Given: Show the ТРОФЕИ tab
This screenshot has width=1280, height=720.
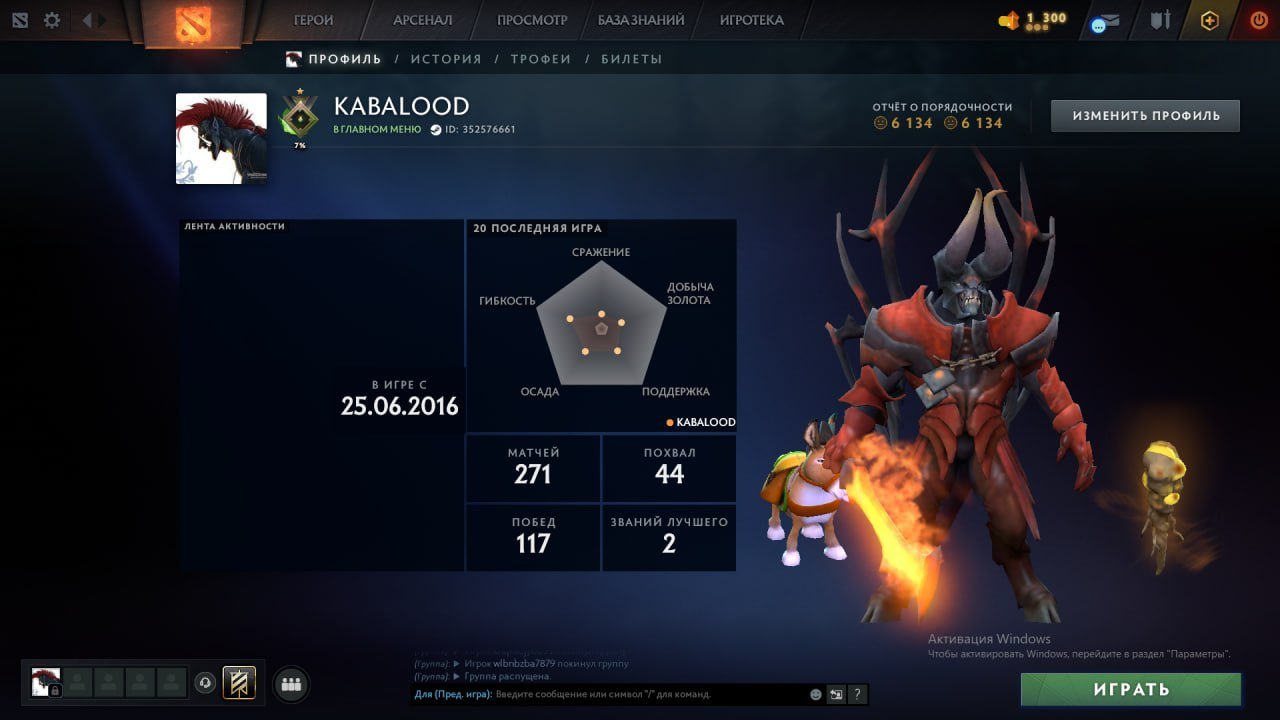Looking at the screenshot, I should (541, 59).
